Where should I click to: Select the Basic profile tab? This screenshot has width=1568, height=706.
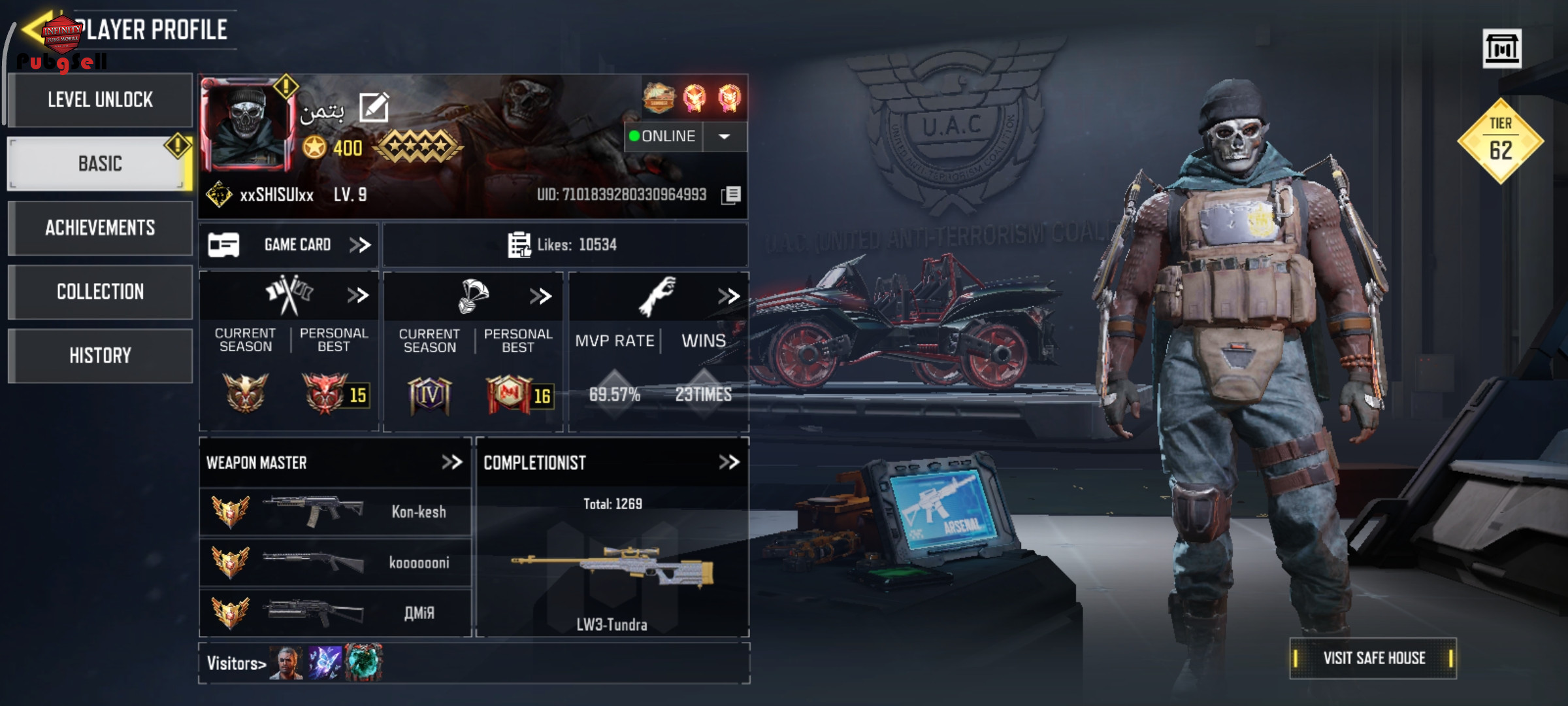[100, 163]
